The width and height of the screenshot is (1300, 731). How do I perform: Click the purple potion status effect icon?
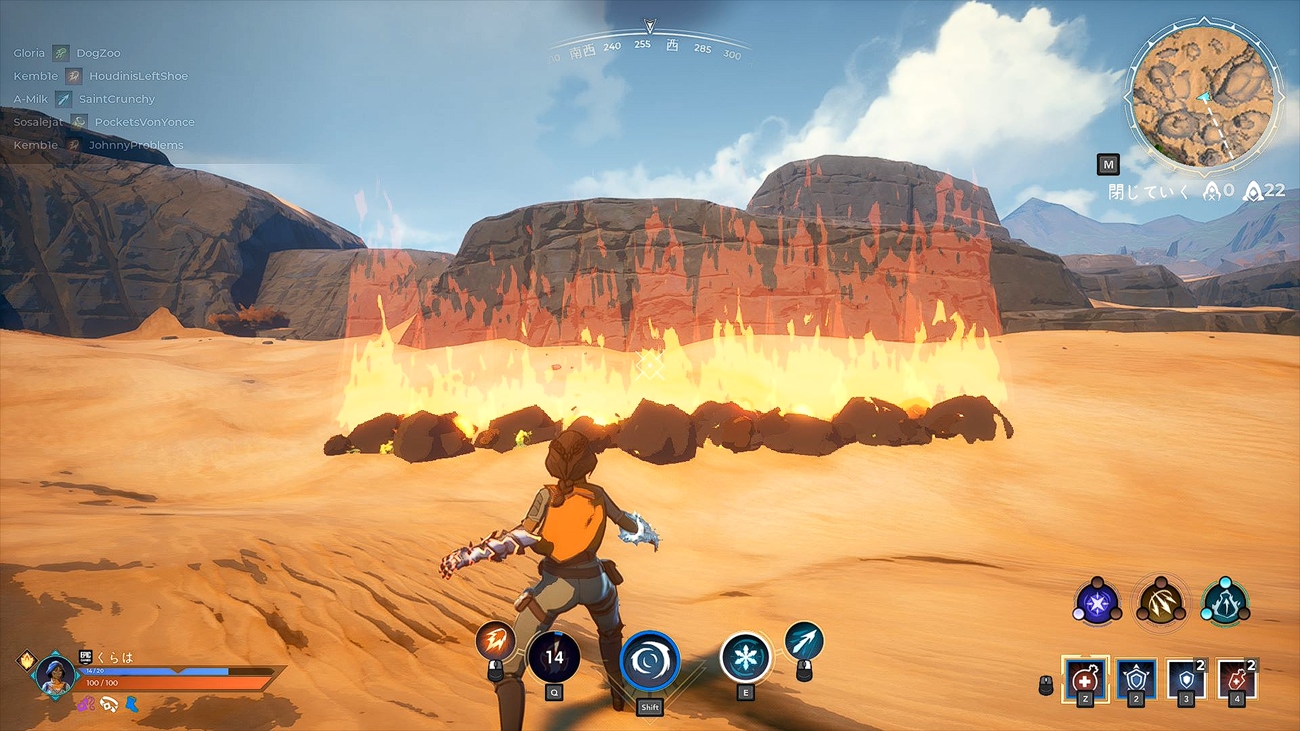tap(84, 704)
